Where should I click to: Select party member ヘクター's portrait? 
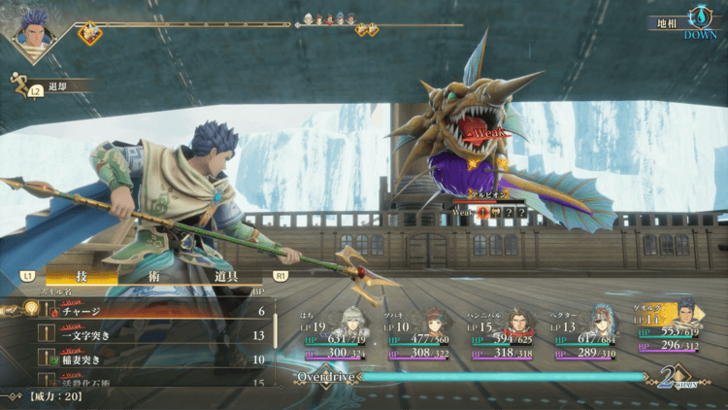[x=602, y=323]
